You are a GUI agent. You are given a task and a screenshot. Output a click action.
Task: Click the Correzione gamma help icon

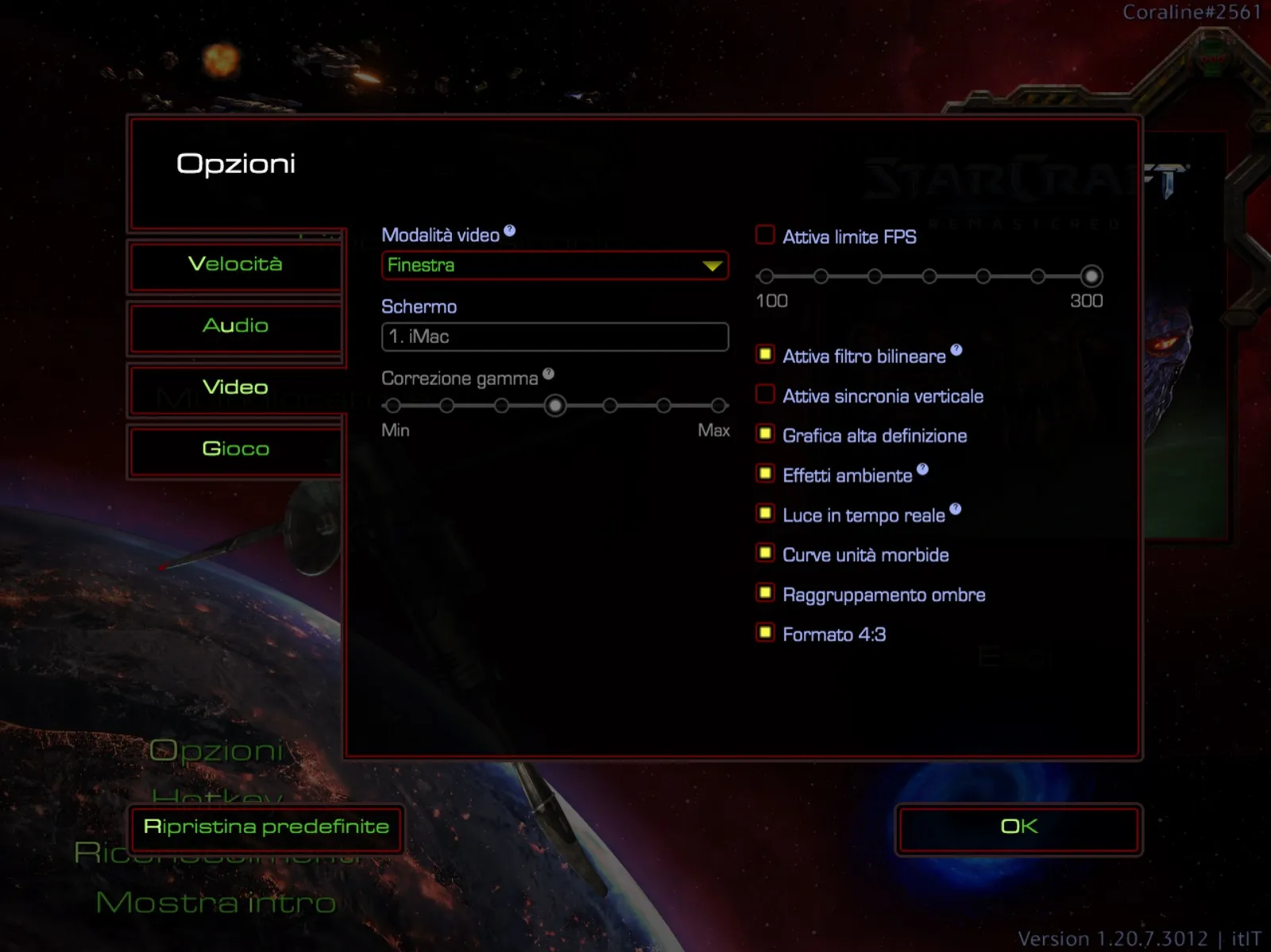548,372
